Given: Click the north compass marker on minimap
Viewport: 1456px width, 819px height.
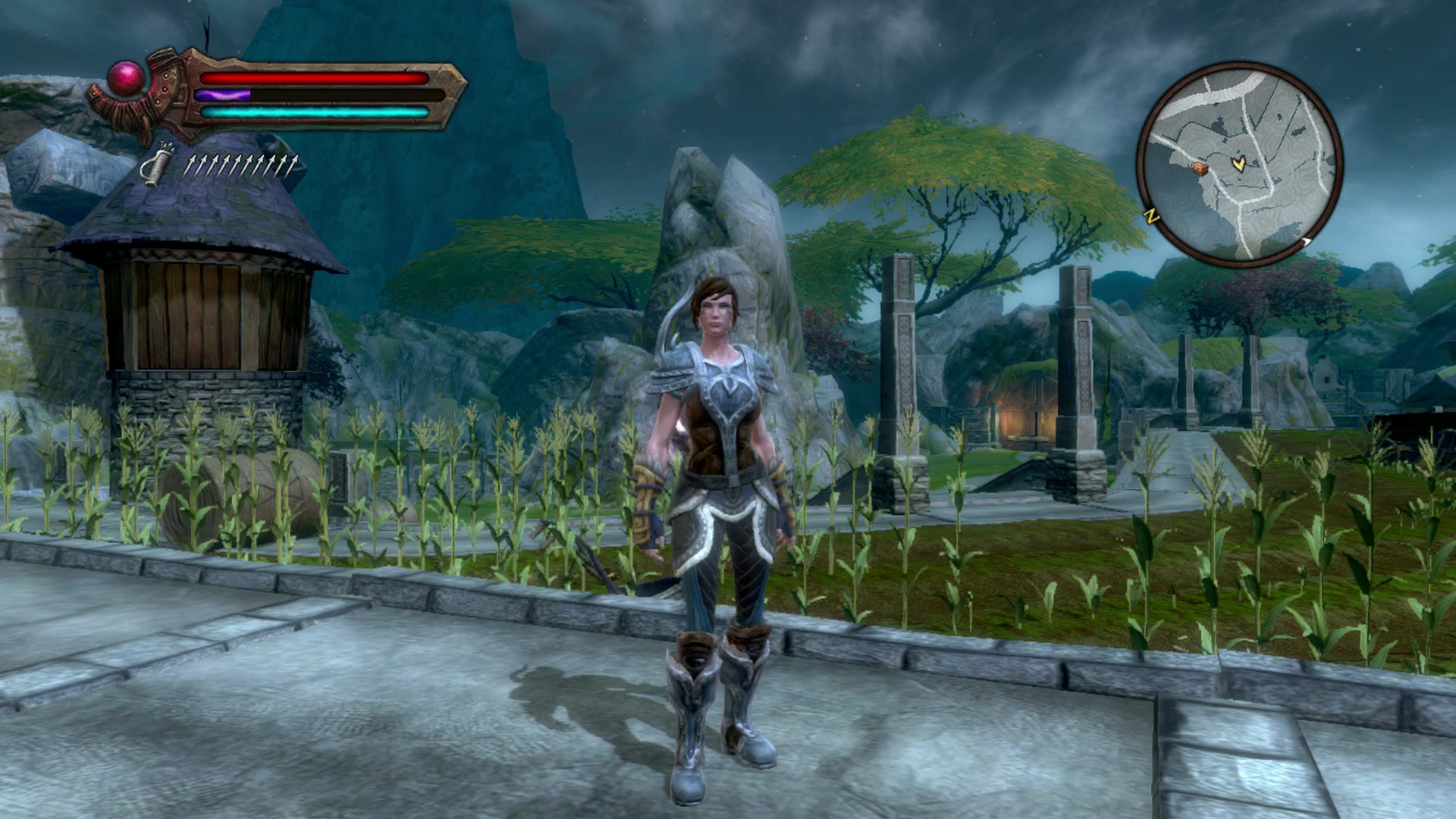Looking at the screenshot, I should (x=1152, y=217).
